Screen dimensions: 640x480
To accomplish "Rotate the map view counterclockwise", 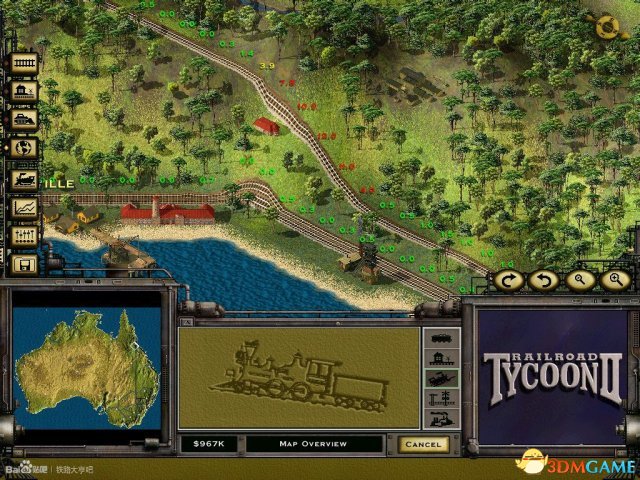I will click(x=543, y=280).
